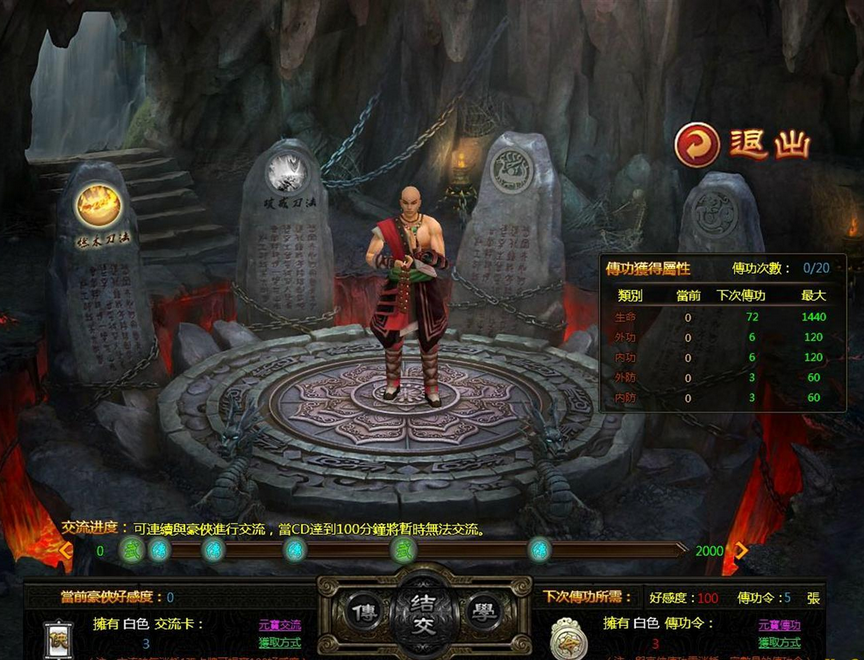This screenshot has height=660, width=864.
Task: Click the right arrow beside 2000
Action: [742, 550]
